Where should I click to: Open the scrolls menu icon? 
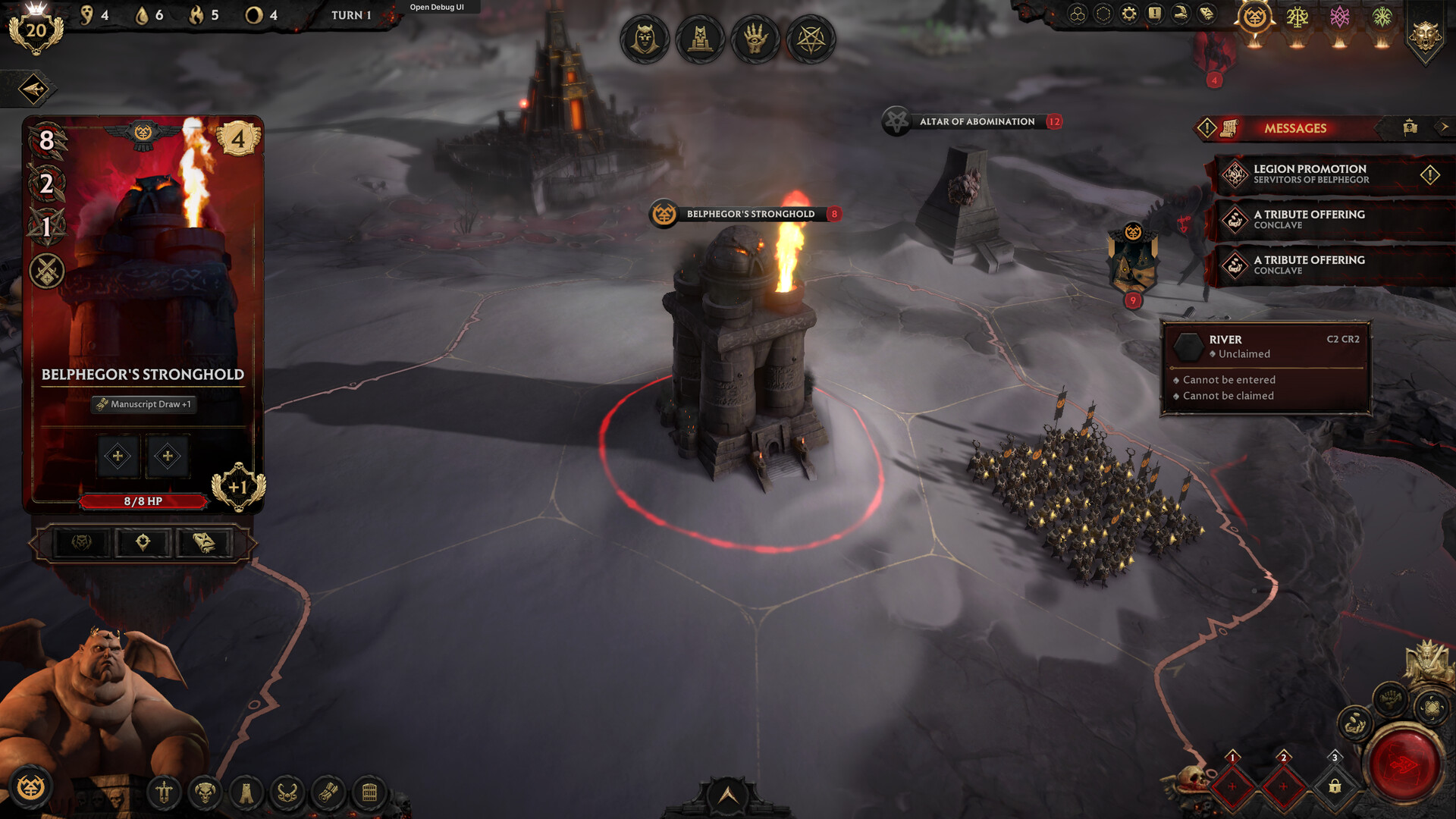[328, 793]
